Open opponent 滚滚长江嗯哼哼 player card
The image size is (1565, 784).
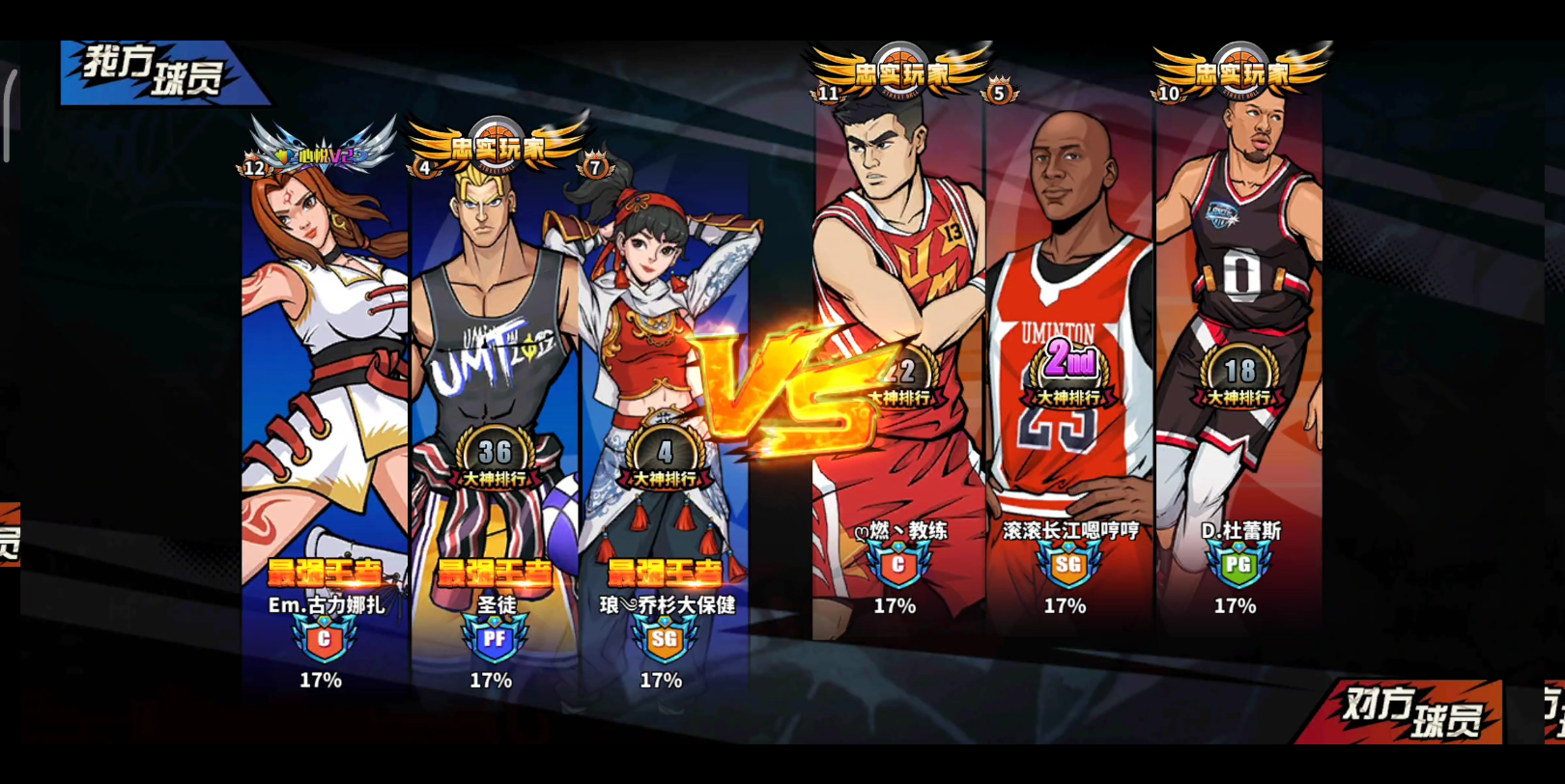click(1068, 367)
